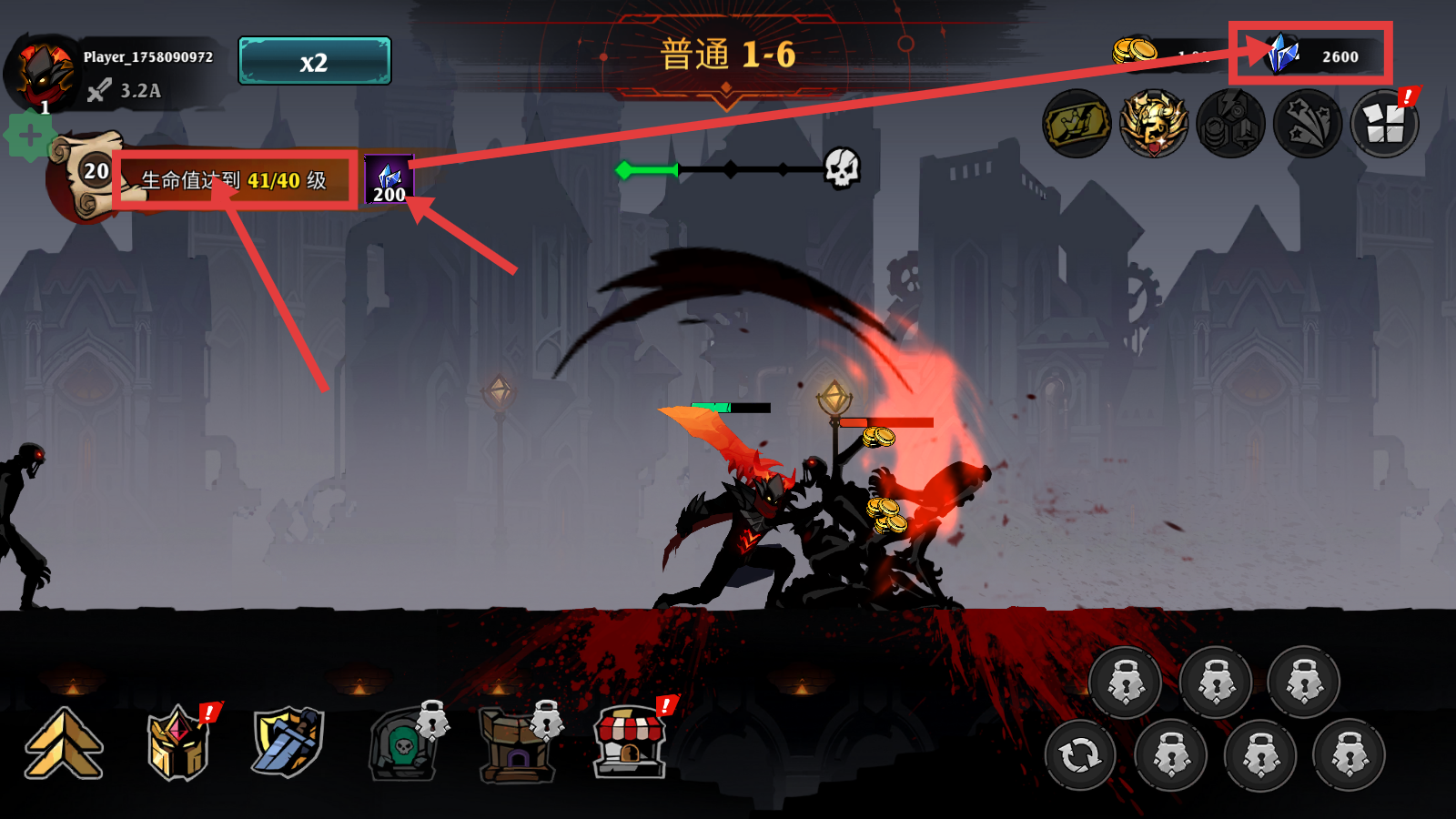
Task: Click the circular arrows refresh skill button
Action: [1080, 754]
